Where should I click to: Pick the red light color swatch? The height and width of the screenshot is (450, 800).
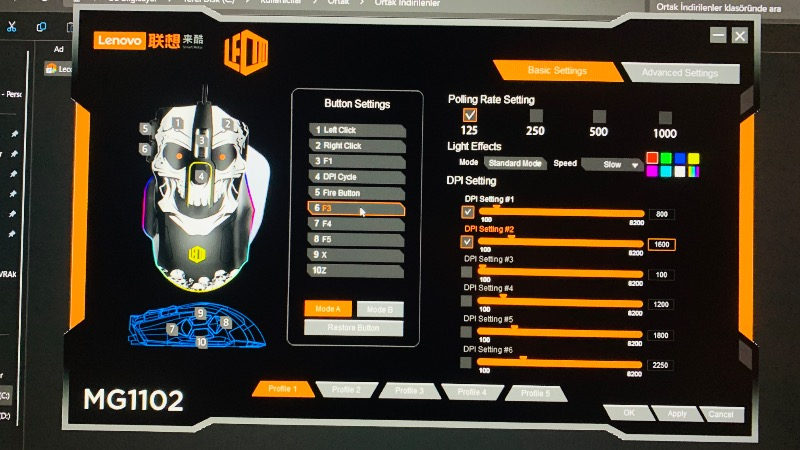point(652,158)
